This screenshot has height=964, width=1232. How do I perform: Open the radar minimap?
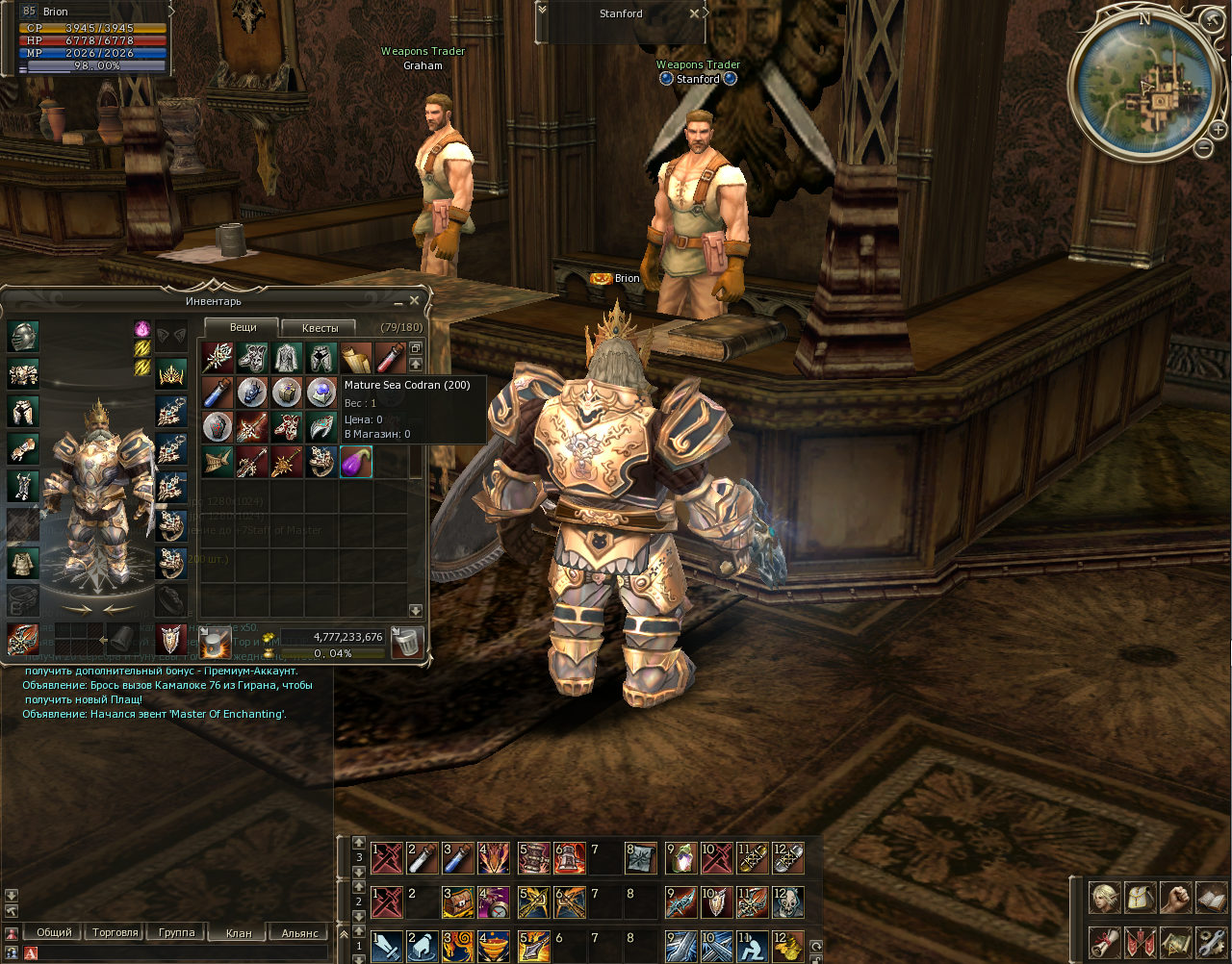(1145, 85)
